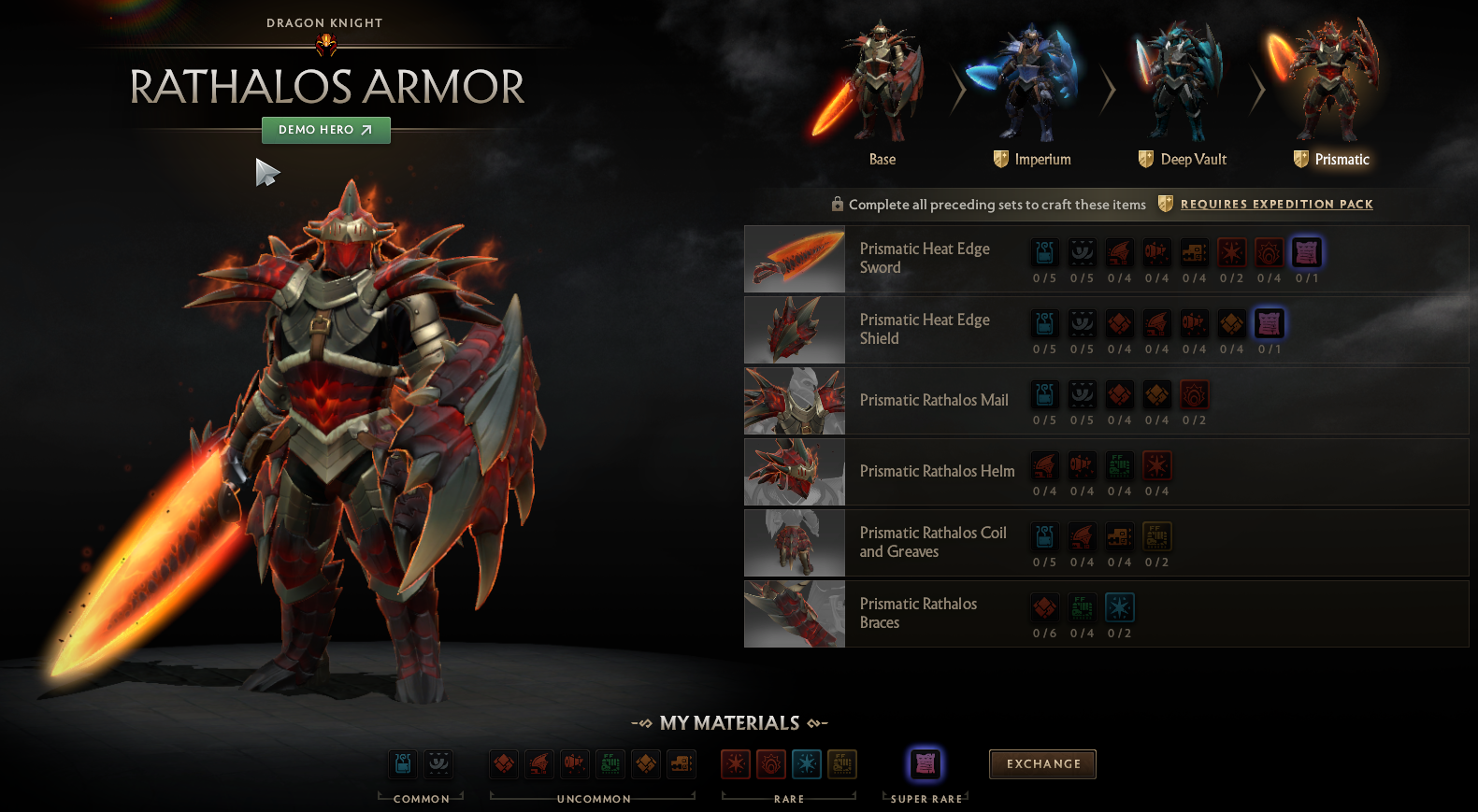1478x812 pixels.
Task: Show the Prismatic armor style
Action: tap(1330, 93)
